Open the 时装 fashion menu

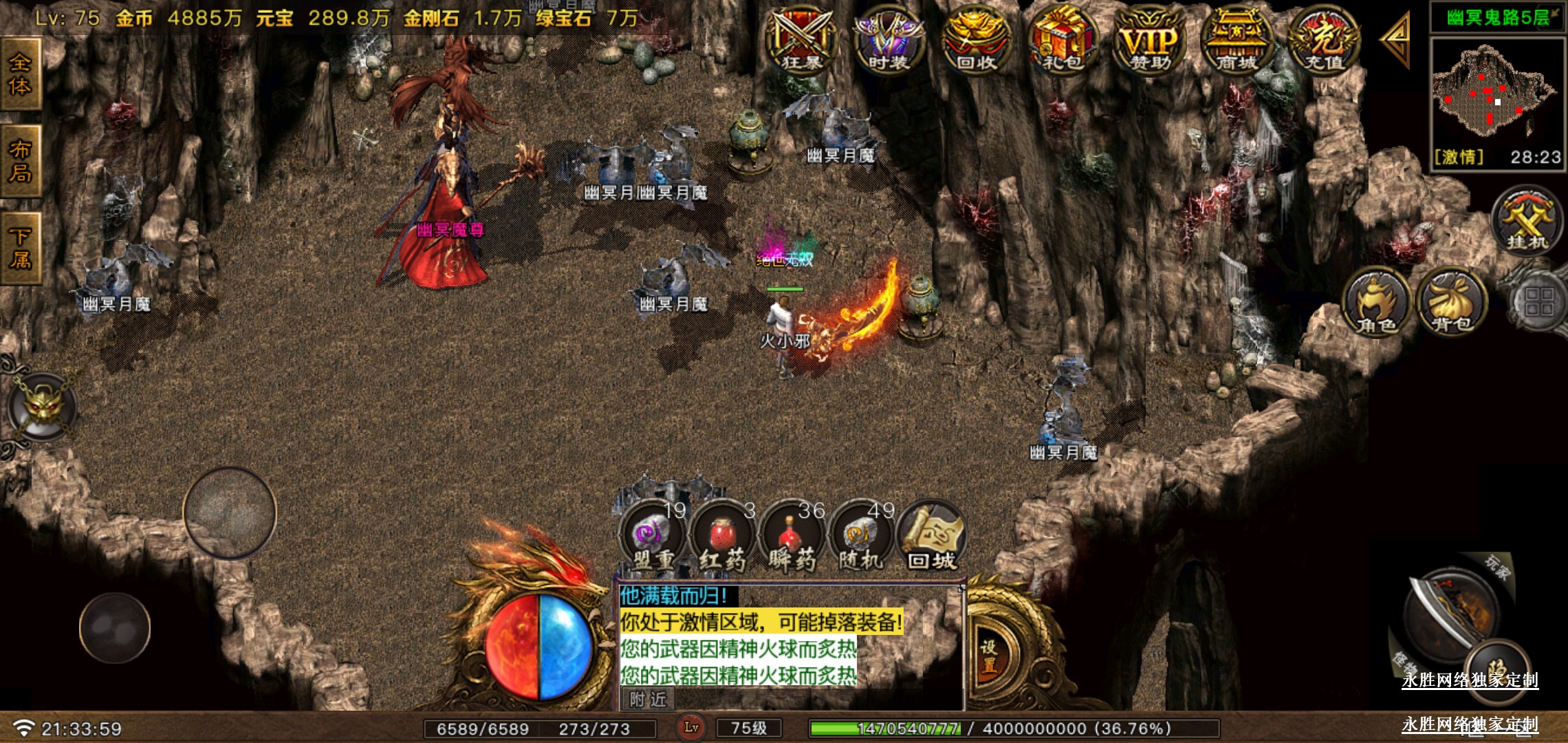(x=888, y=41)
